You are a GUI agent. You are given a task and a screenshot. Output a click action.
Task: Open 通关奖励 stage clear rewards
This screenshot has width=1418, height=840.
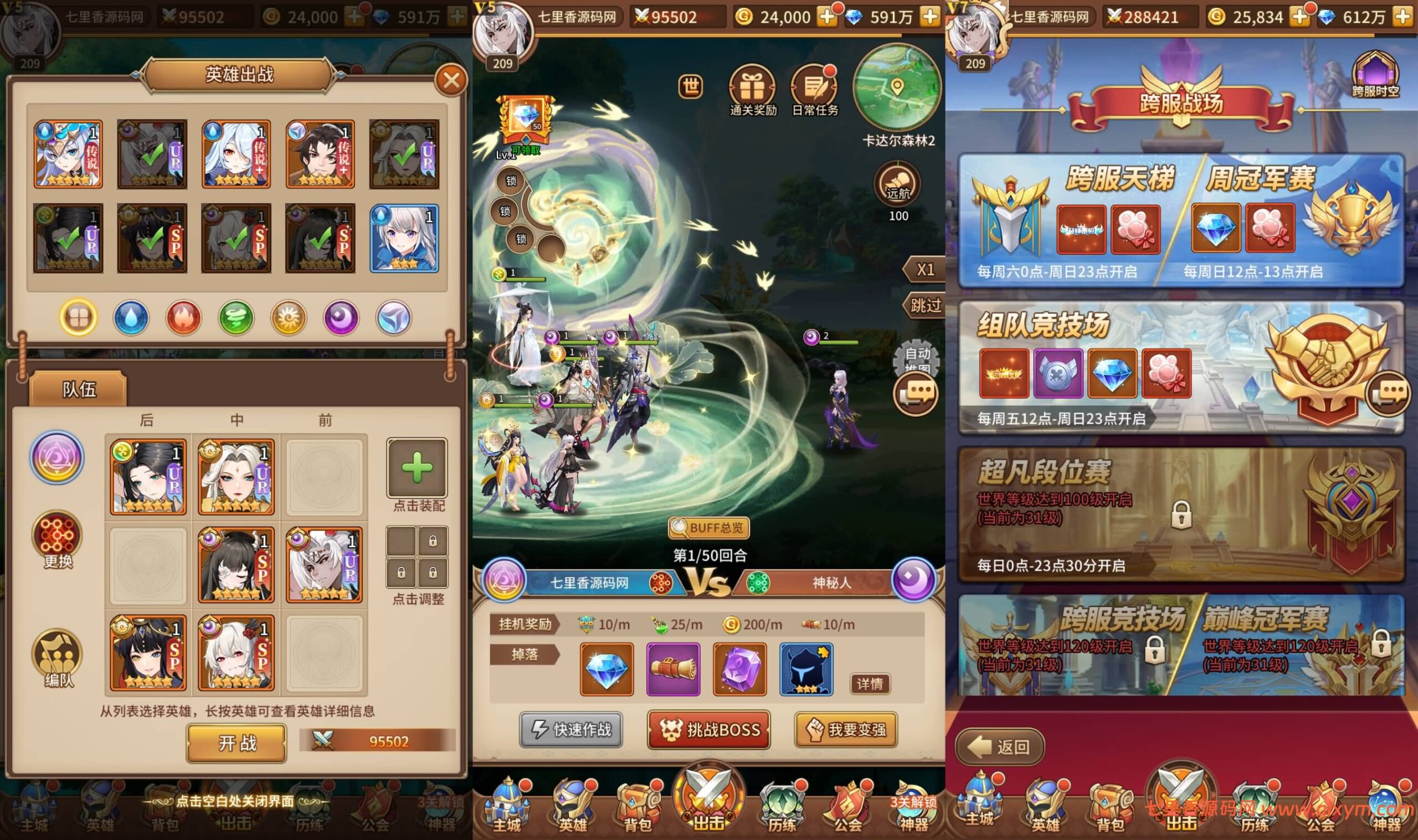tap(752, 91)
